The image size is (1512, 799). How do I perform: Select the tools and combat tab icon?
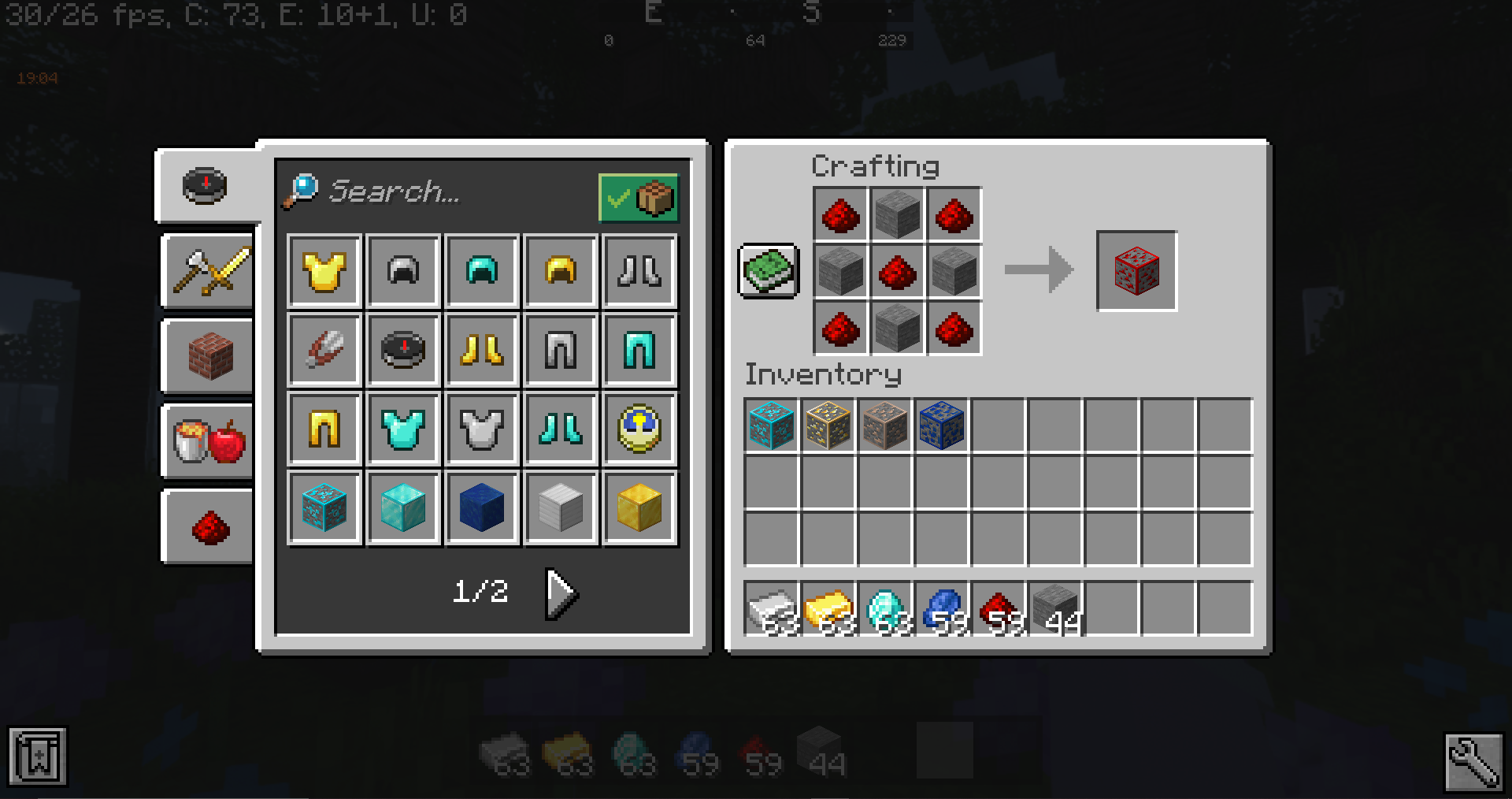click(x=206, y=272)
